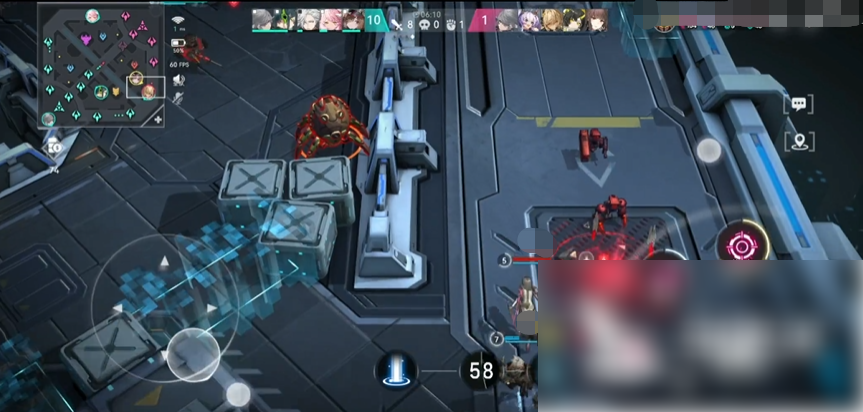
Task: Tap the pink crosshair target button
Action: click(x=741, y=244)
